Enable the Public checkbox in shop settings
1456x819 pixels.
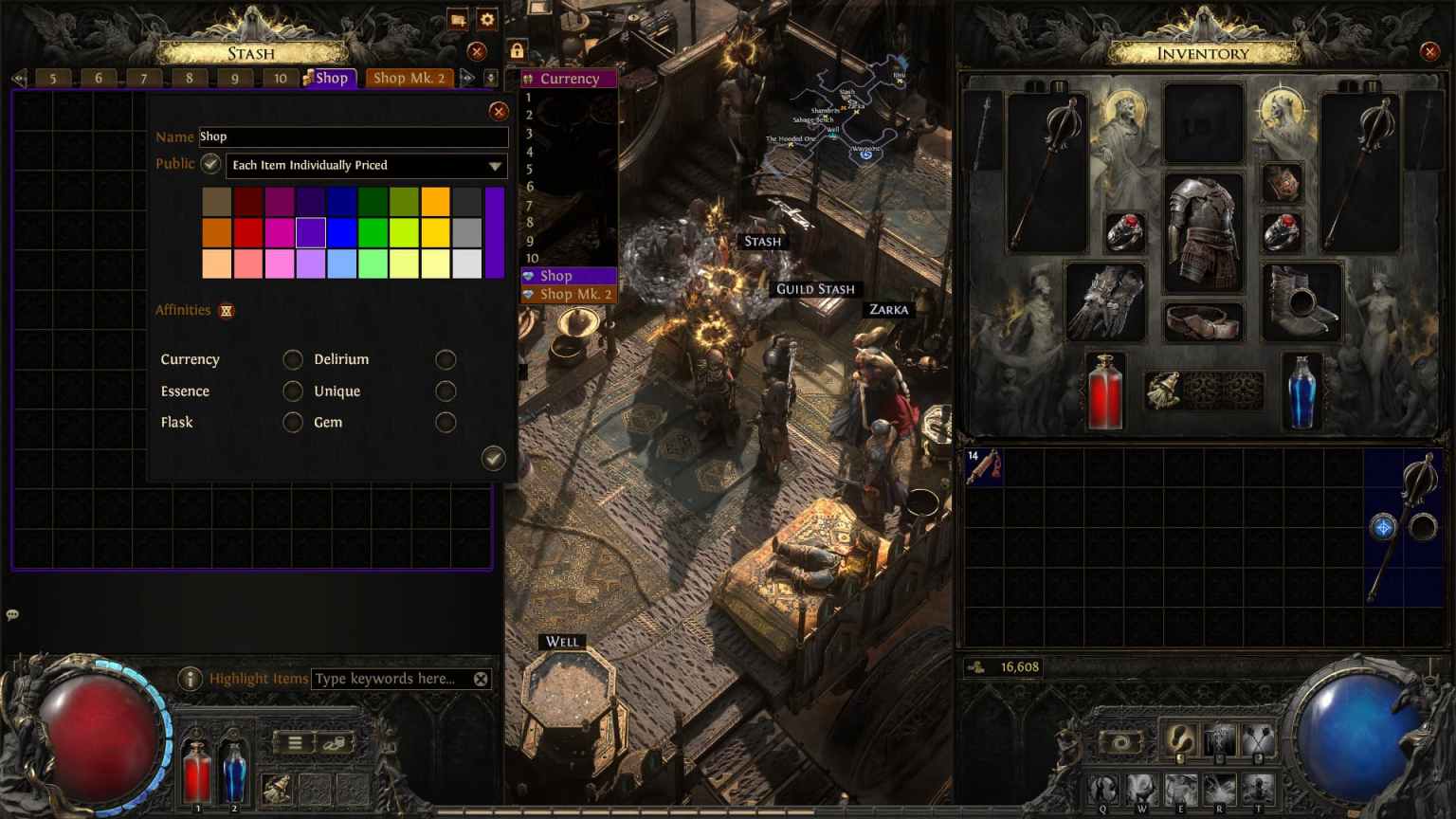[x=210, y=163]
